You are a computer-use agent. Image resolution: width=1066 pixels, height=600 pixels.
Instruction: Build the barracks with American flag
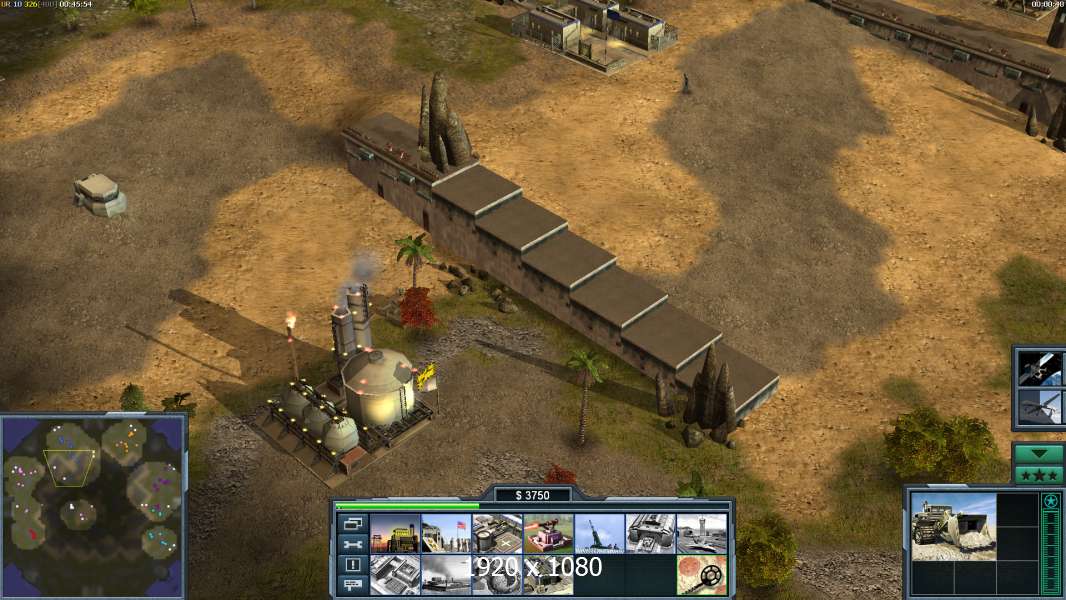[446, 534]
